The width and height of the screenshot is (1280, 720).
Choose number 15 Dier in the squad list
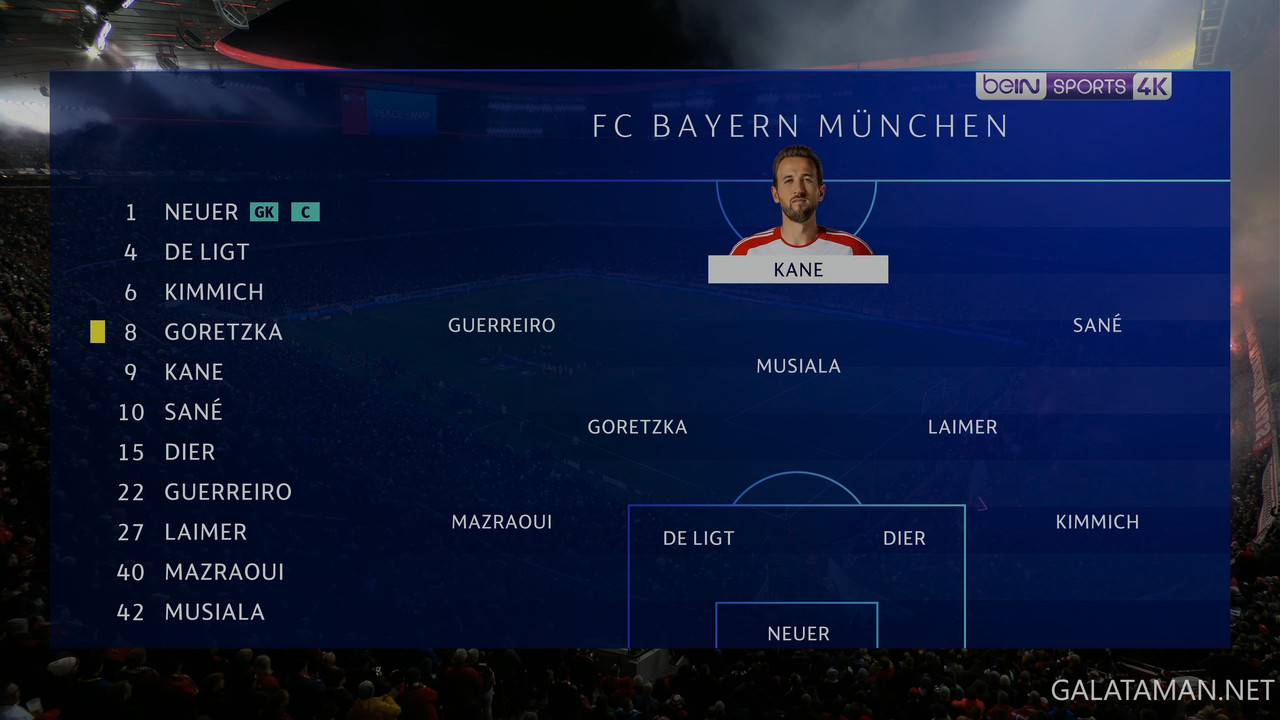(x=189, y=452)
